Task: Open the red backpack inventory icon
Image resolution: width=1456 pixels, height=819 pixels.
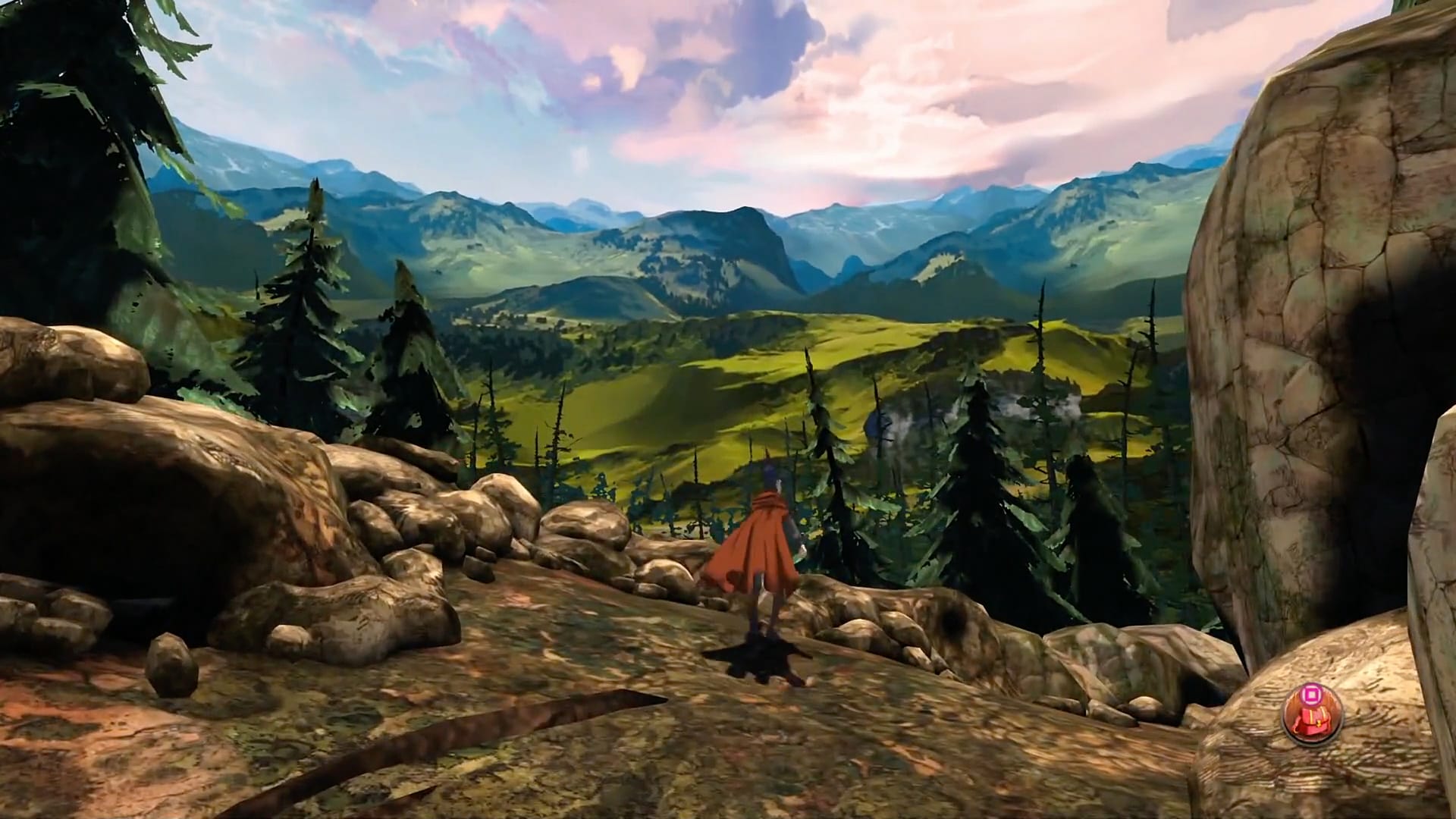Action: (1311, 717)
